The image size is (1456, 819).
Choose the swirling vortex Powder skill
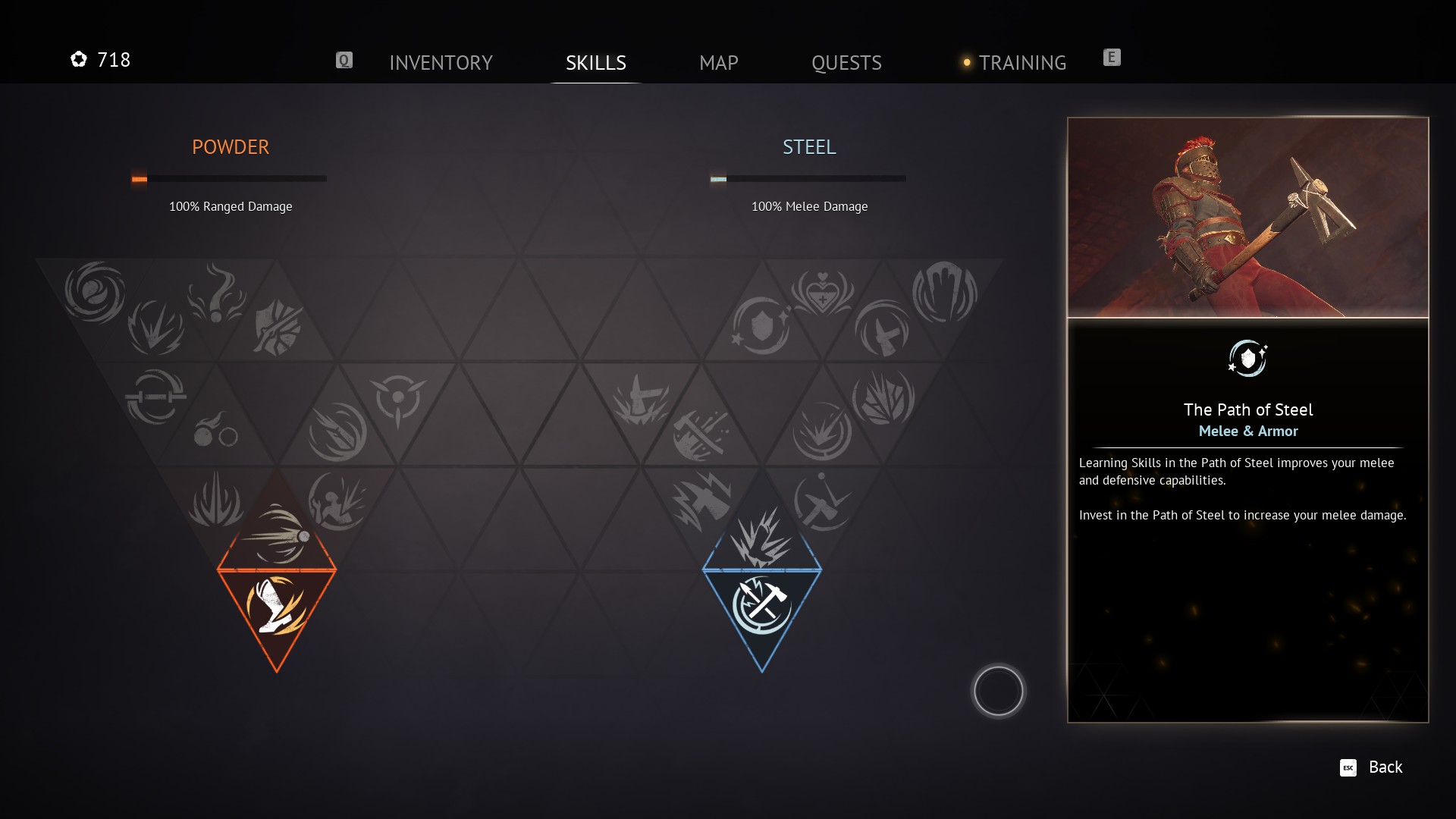coord(95,292)
